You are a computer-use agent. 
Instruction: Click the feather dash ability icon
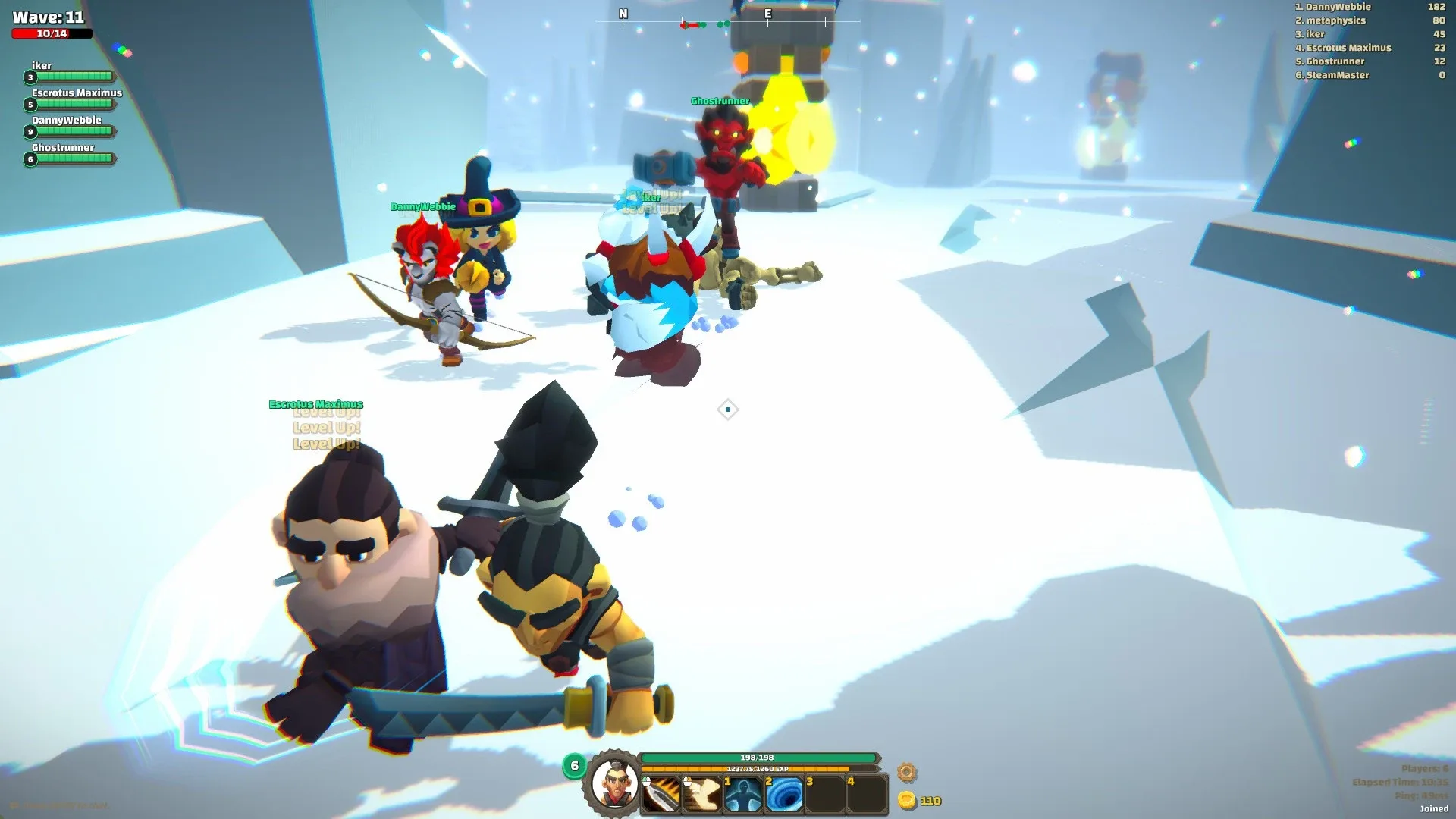point(701,794)
